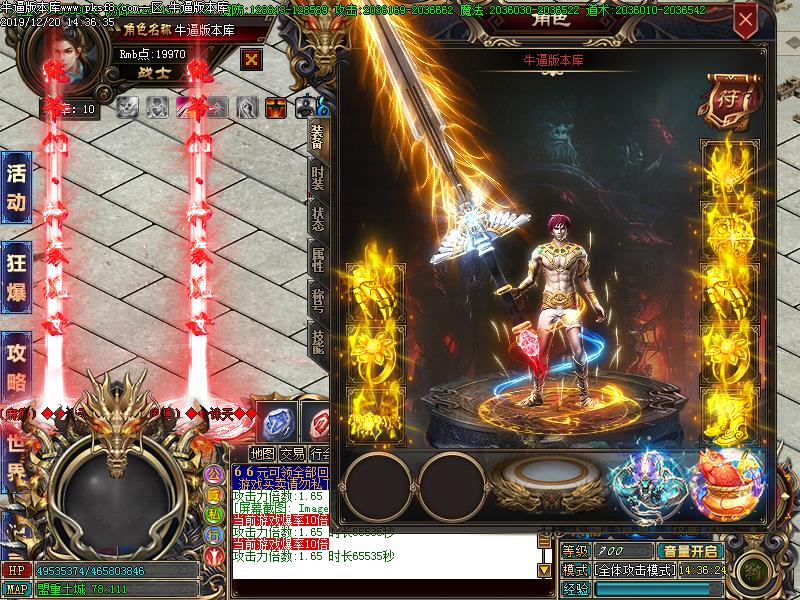Switch to the 装备 equipment tab
800x600 pixels.
pos(316,138)
